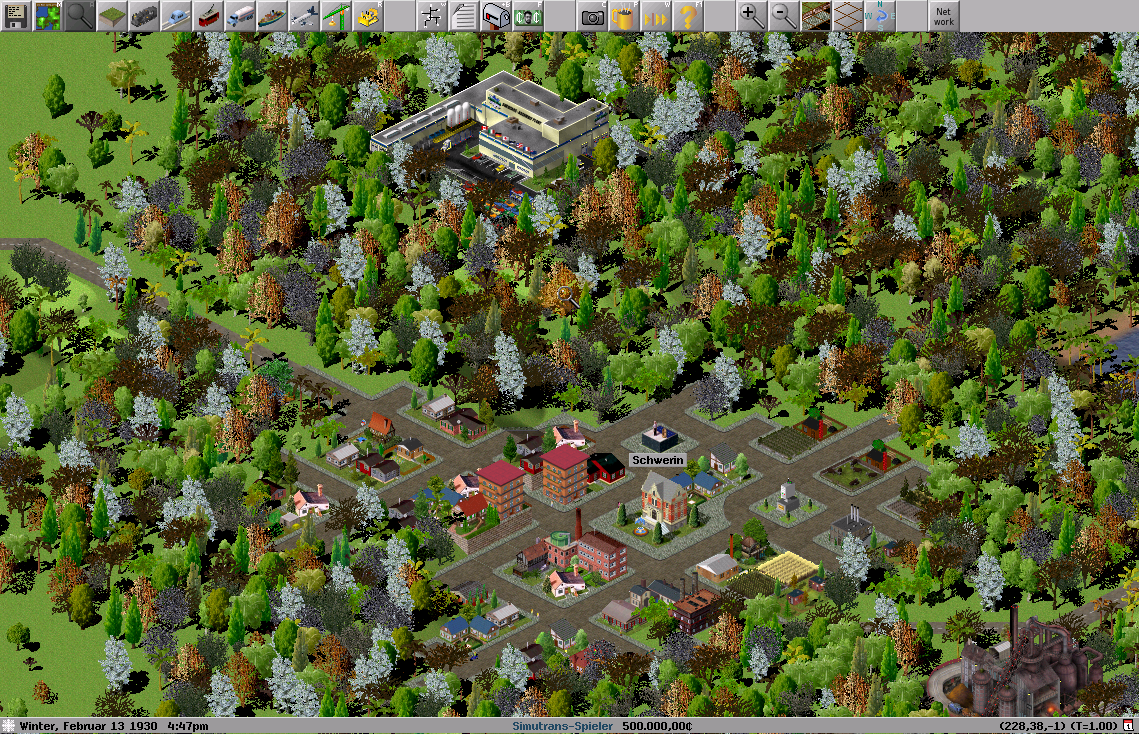The height and width of the screenshot is (734, 1139).
Task: Toggle fast forward arrows
Action: (x=656, y=16)
